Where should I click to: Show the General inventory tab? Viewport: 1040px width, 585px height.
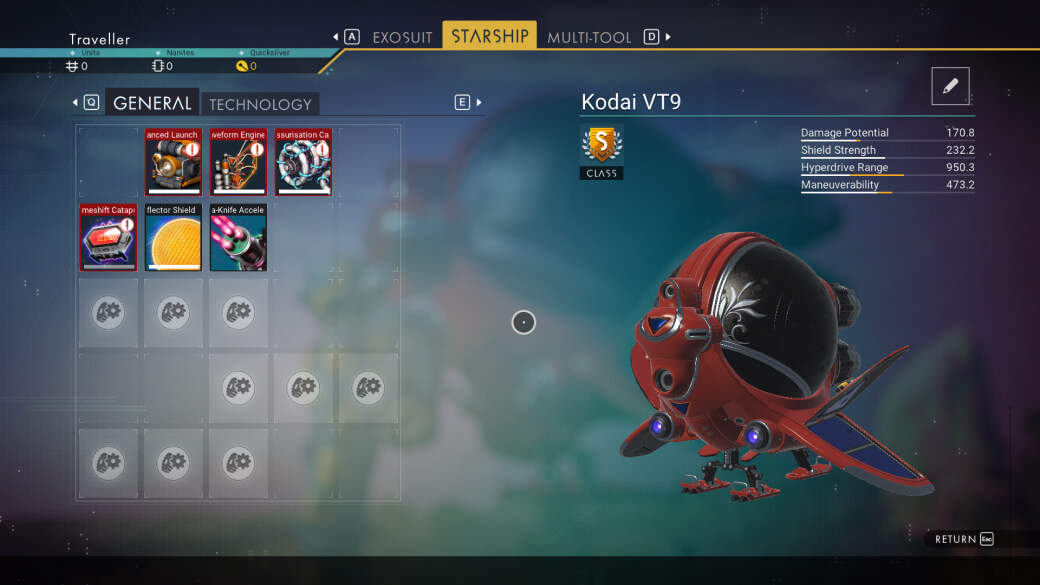tap(152, 103)
